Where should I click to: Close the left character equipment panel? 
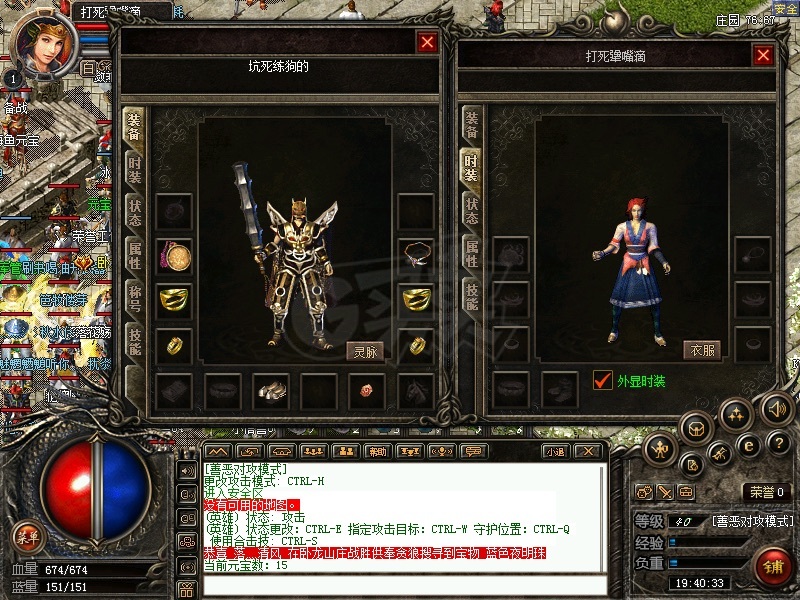427,42
